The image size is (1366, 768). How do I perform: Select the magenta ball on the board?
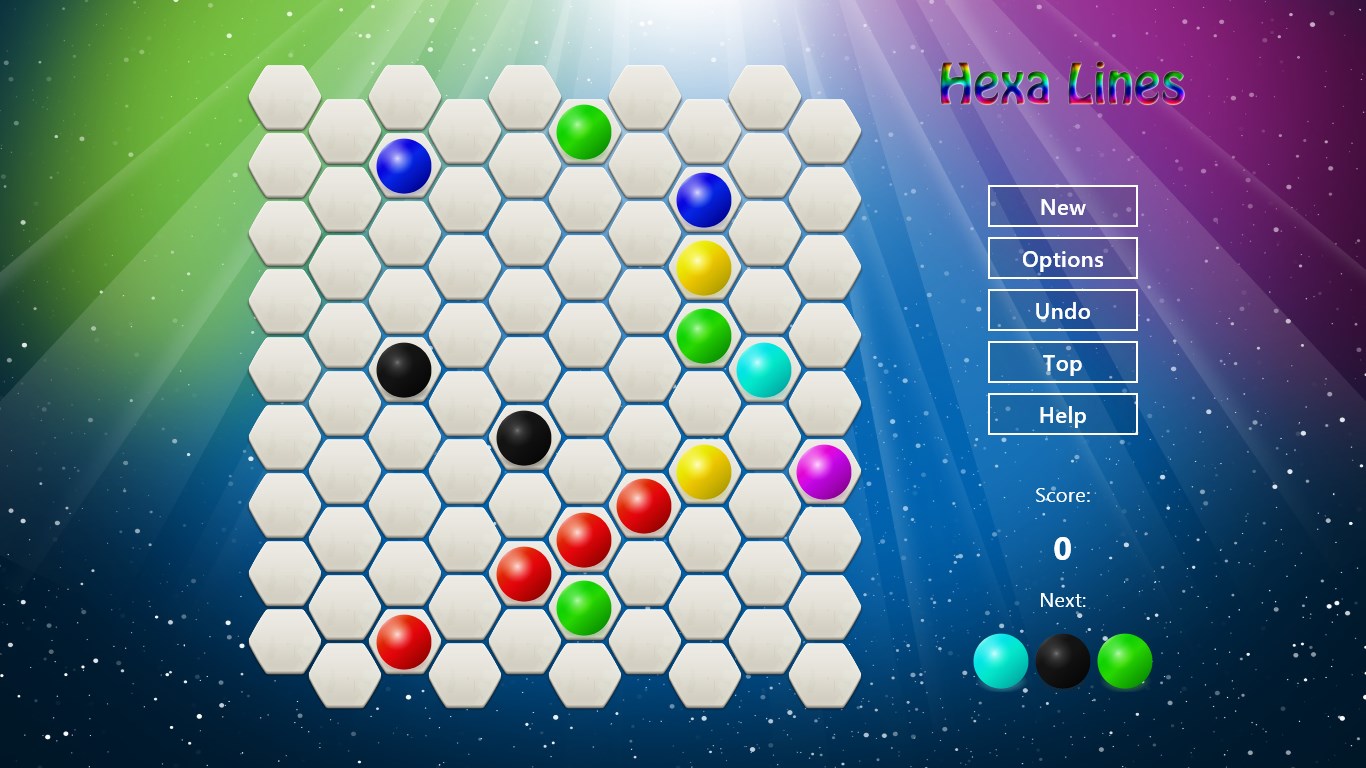(824, 472)
